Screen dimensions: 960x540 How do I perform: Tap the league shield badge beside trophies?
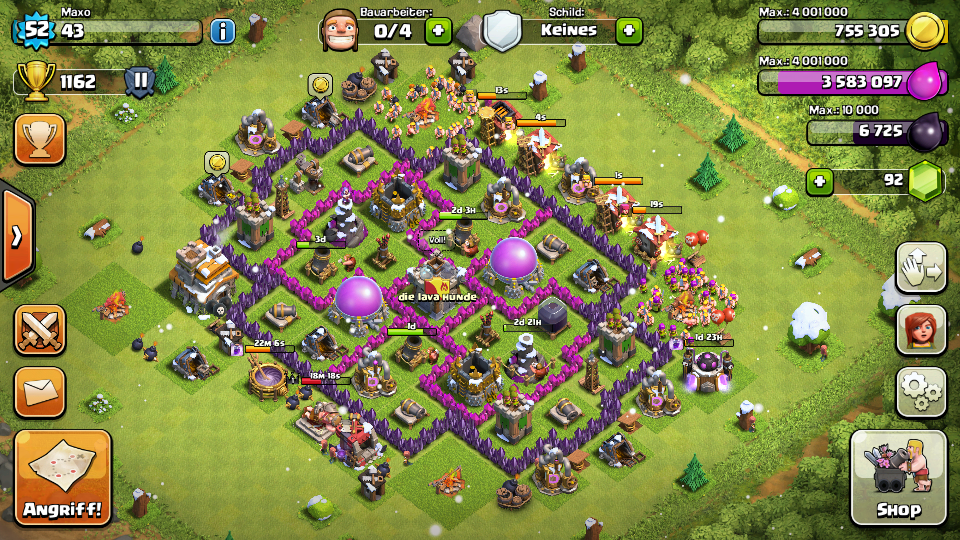point(139,81)
